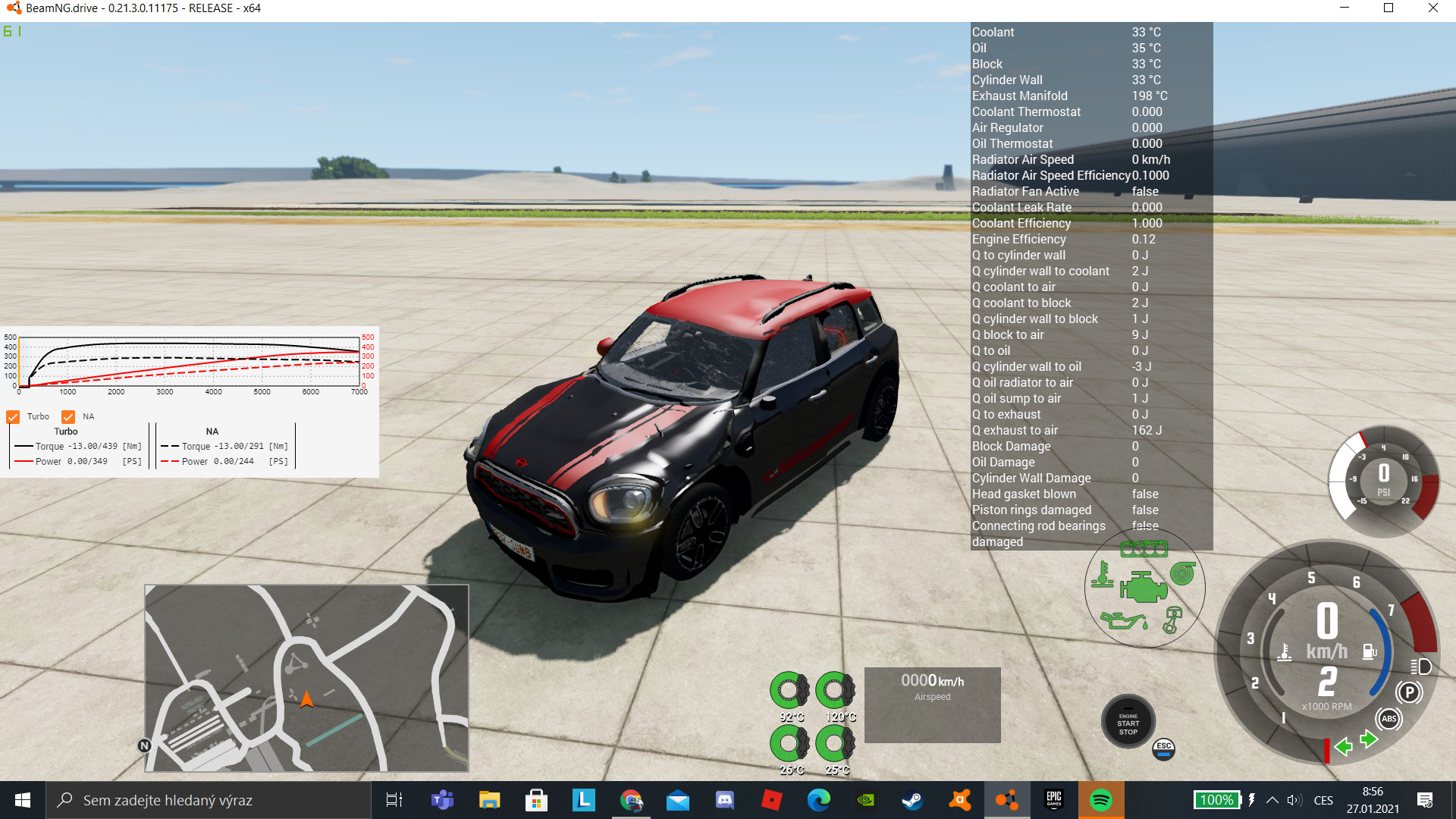Screen dimensions: 1456x819
Task: Disable the NA curve checkbox
Action: coord(69,416)
